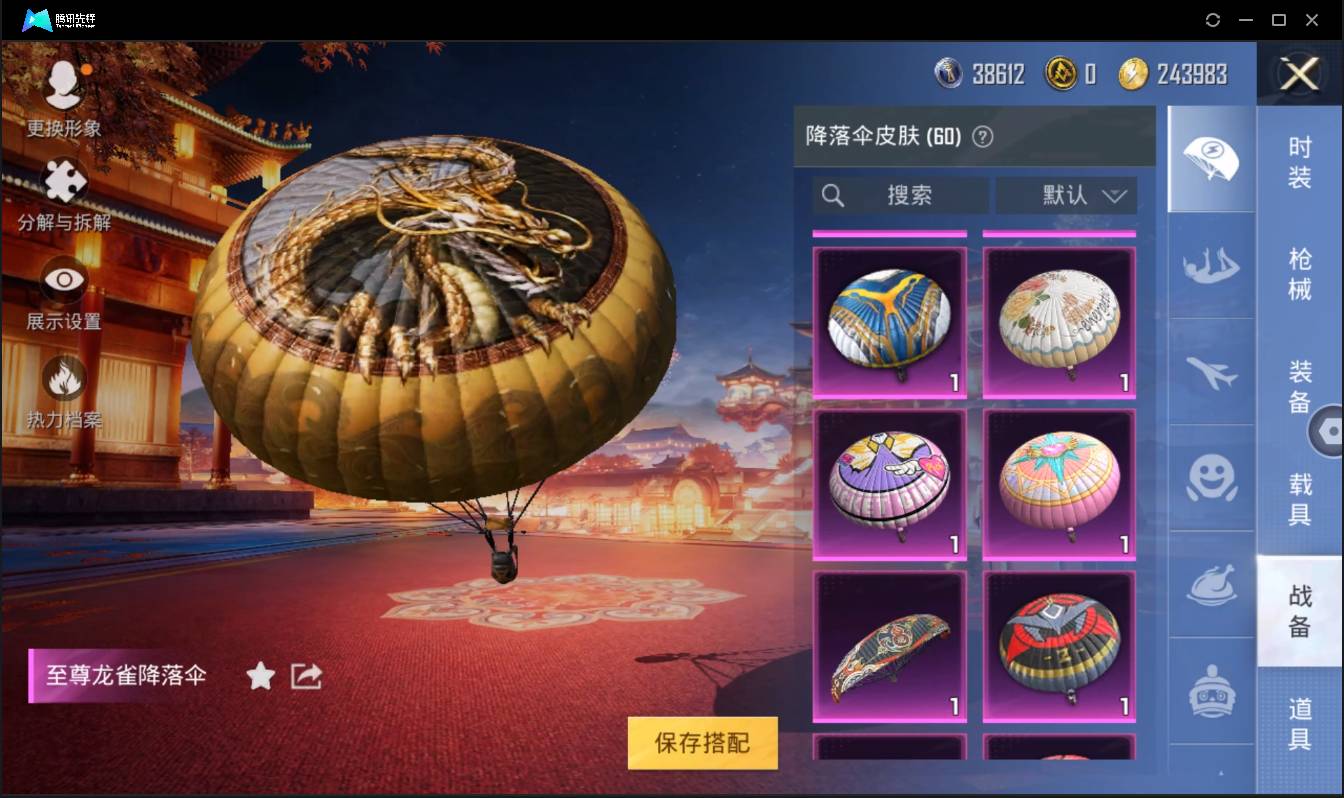Open the 热力档案 flame icon
This screenshot has width=1344, height=798.
click(62, 380)
